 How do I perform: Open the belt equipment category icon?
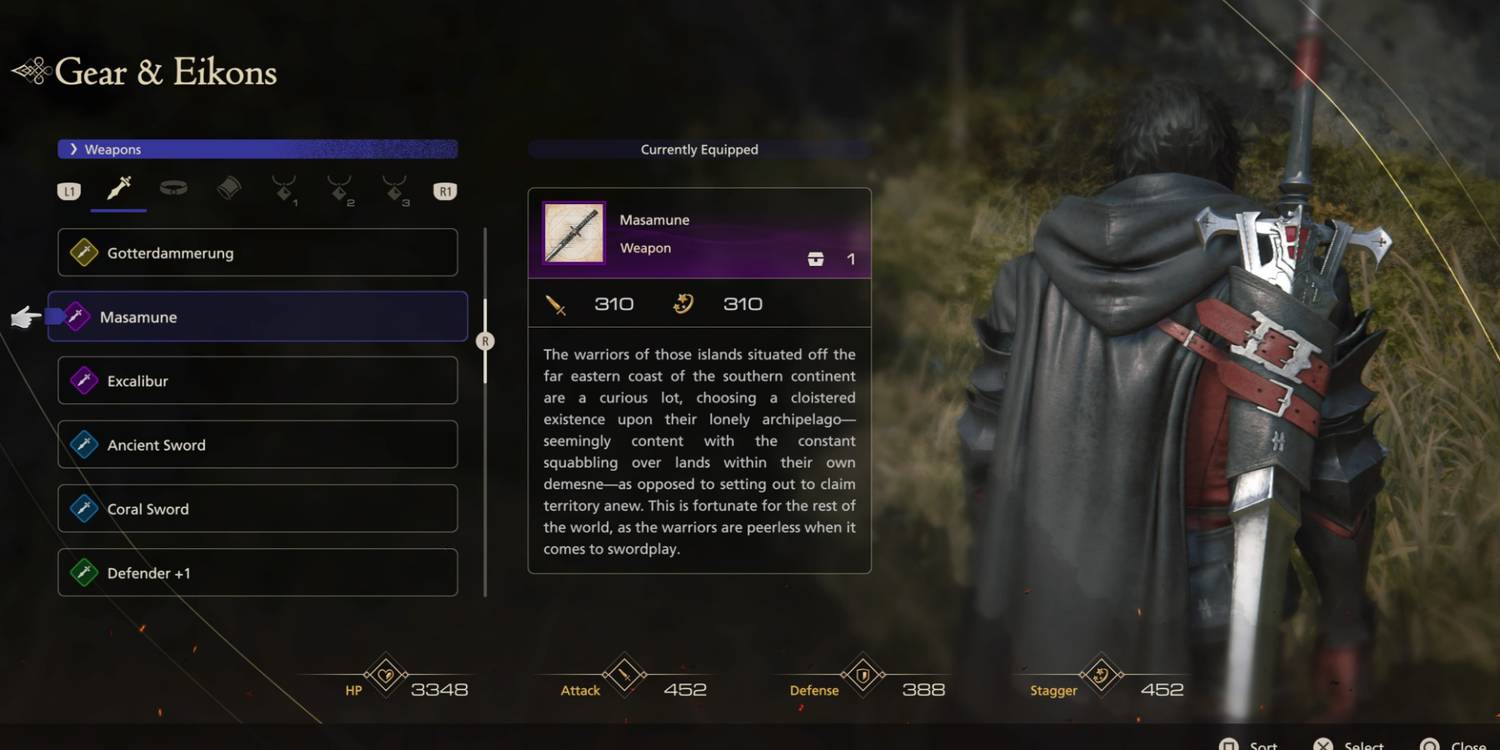[x=174, y=188]
